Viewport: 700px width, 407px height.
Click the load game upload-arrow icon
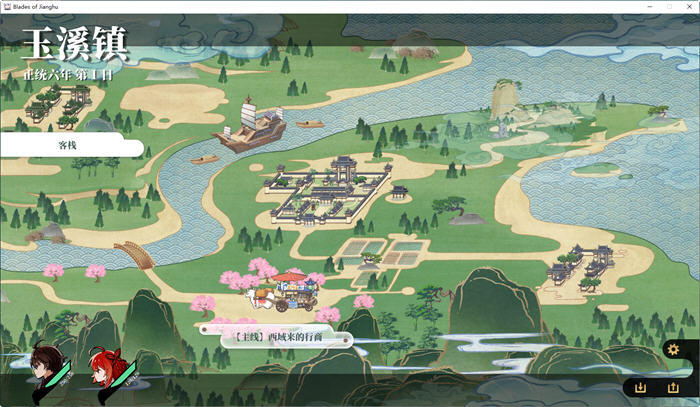point(673,387)
